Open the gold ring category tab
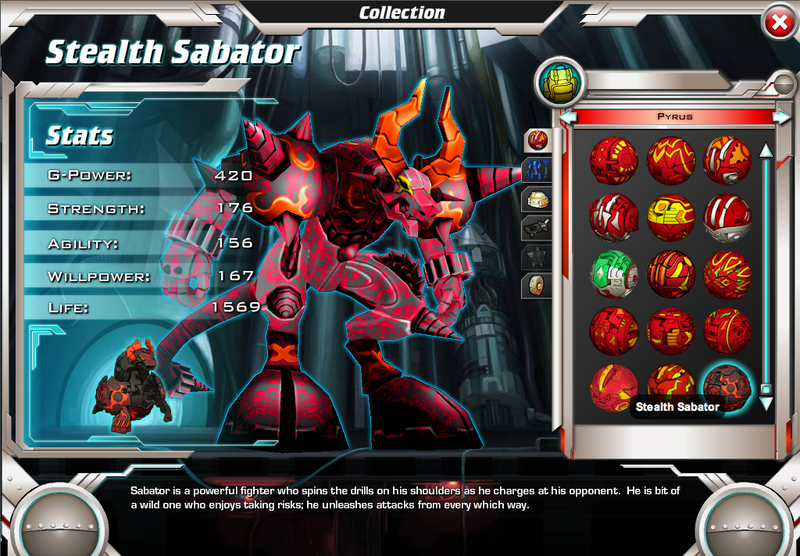Image resolution: width=800 pixels, height=556 pixels. pos(538,285)
